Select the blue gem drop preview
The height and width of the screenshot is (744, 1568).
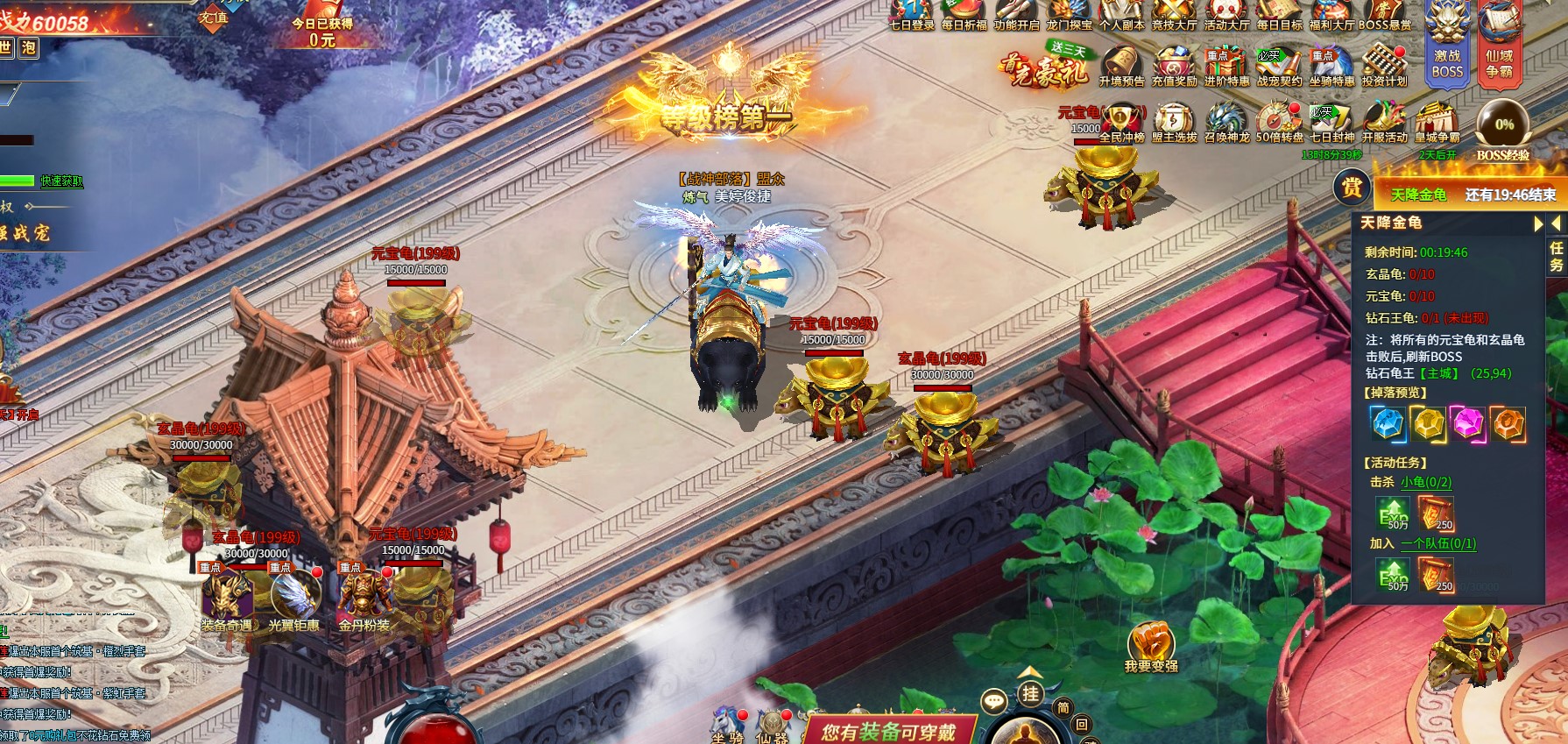pos(1388,424)
